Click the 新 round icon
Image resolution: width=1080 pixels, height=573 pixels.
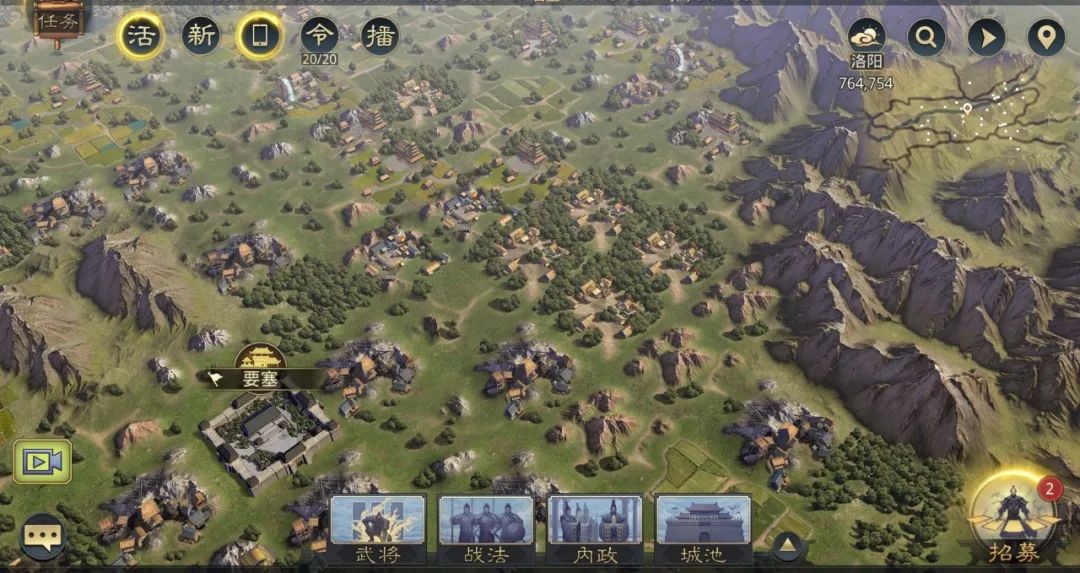click(201, 37)
